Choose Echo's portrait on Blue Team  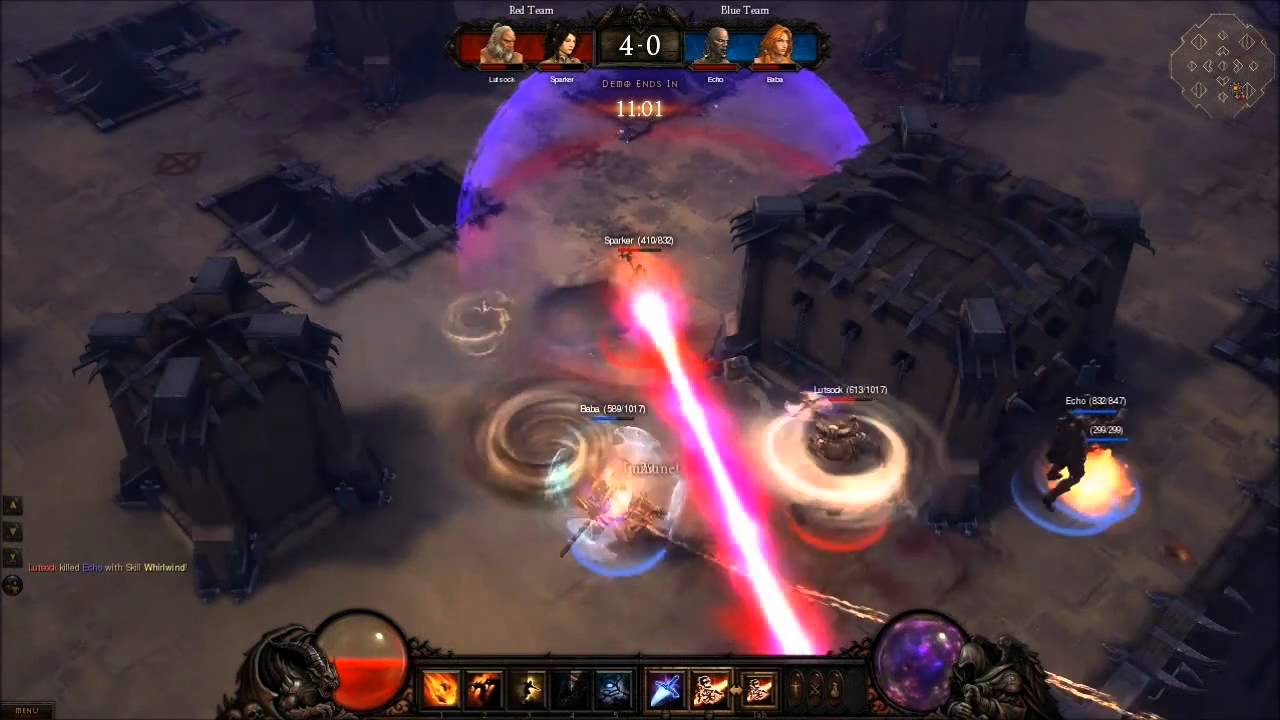click(715, 46)
